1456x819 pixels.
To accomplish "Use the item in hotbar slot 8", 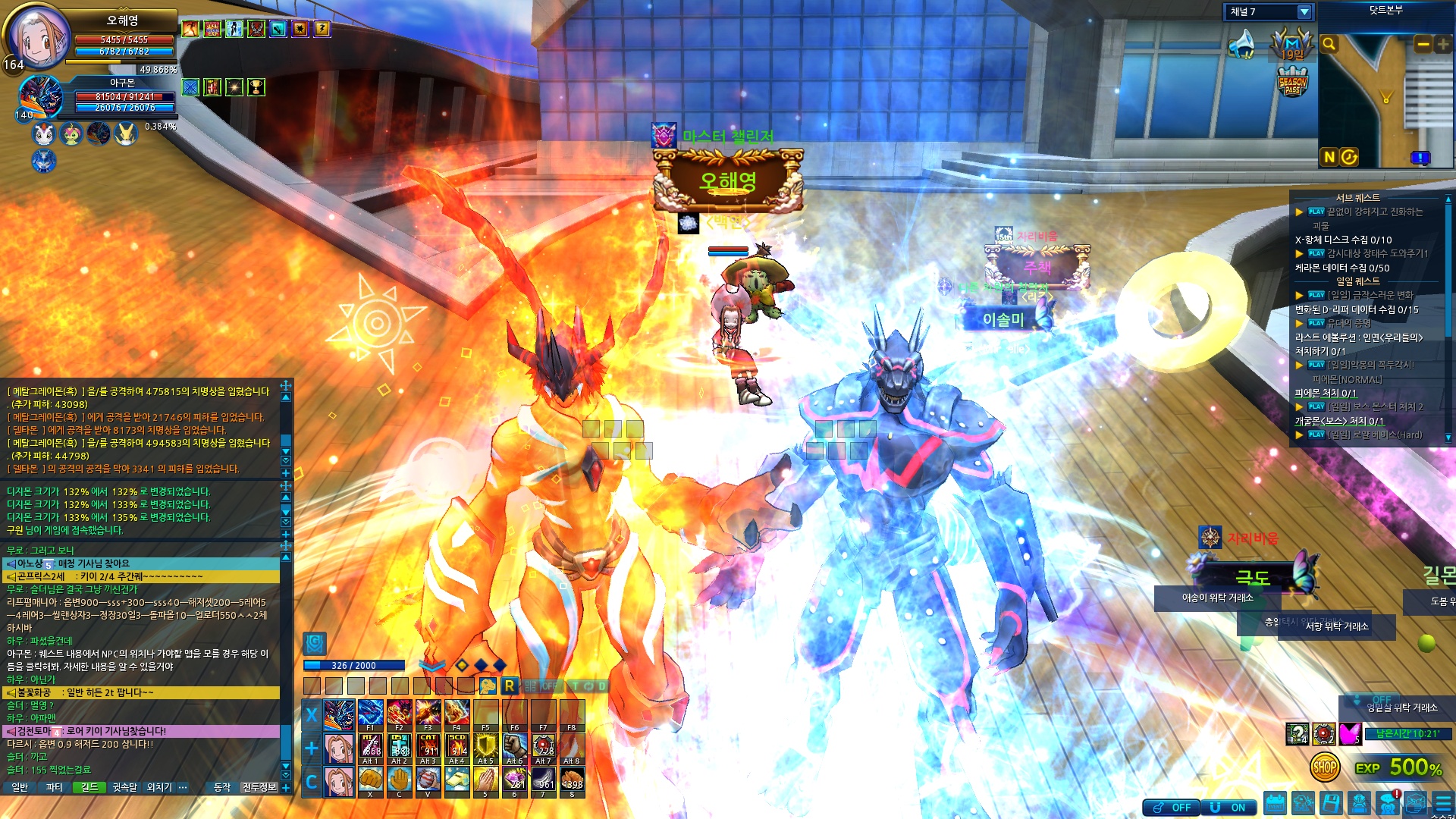I will (x=572, y=780).
